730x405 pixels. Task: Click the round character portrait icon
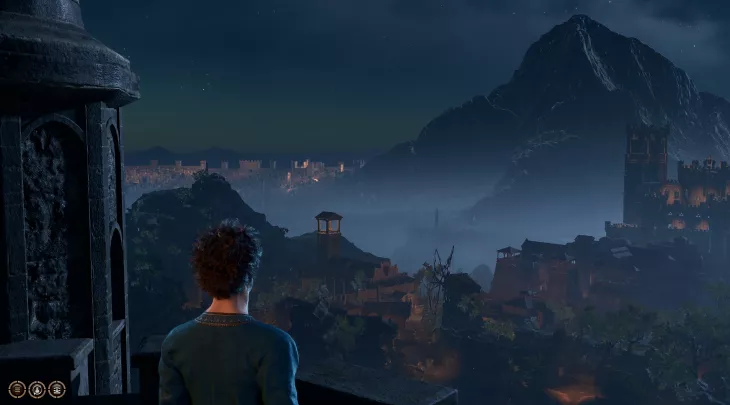(x=37, y=389)
